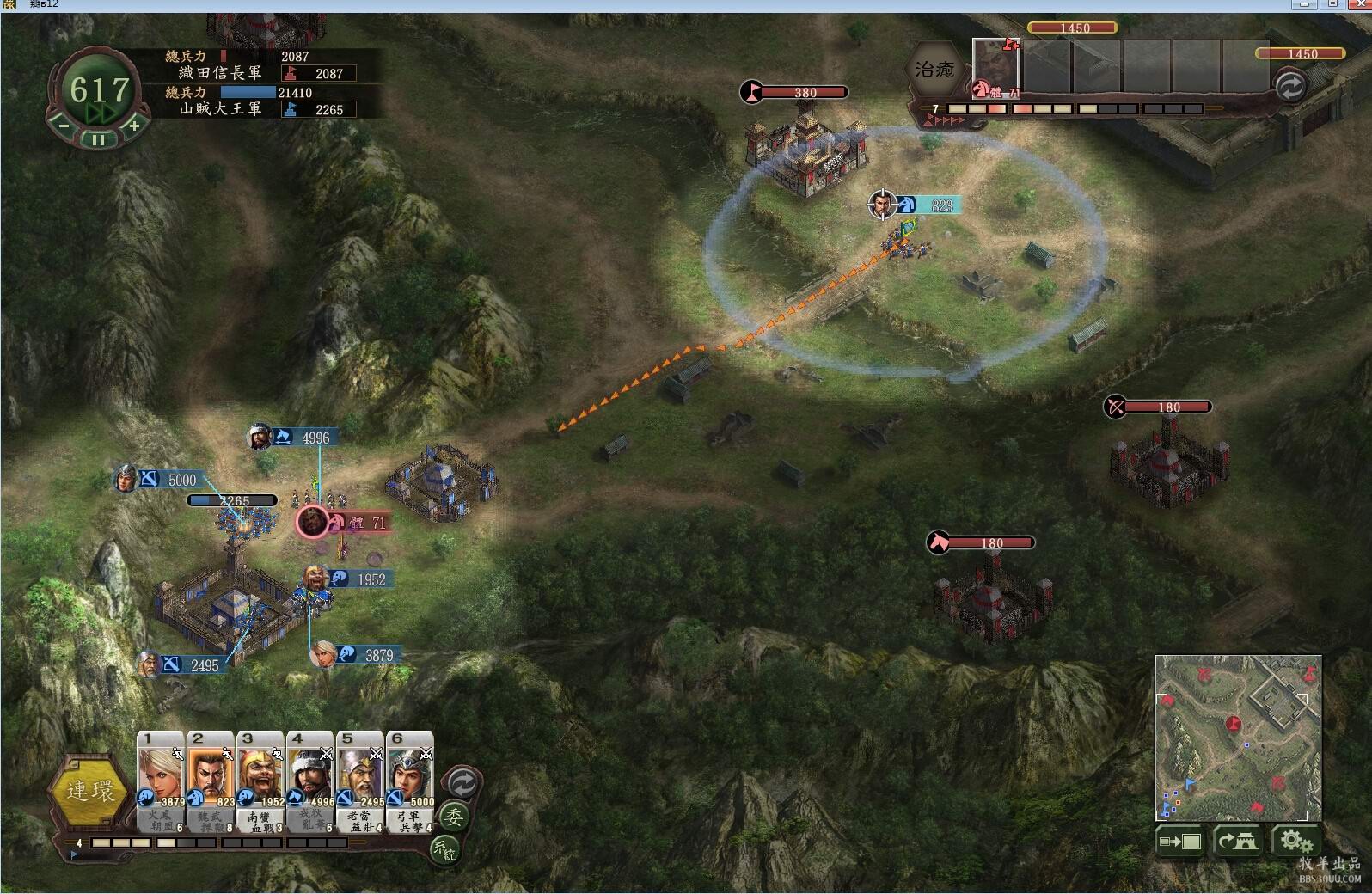Screen dimensions: 1372x894
Task: Select officer card 1 with 3879 troops
Action: (161, 781)
